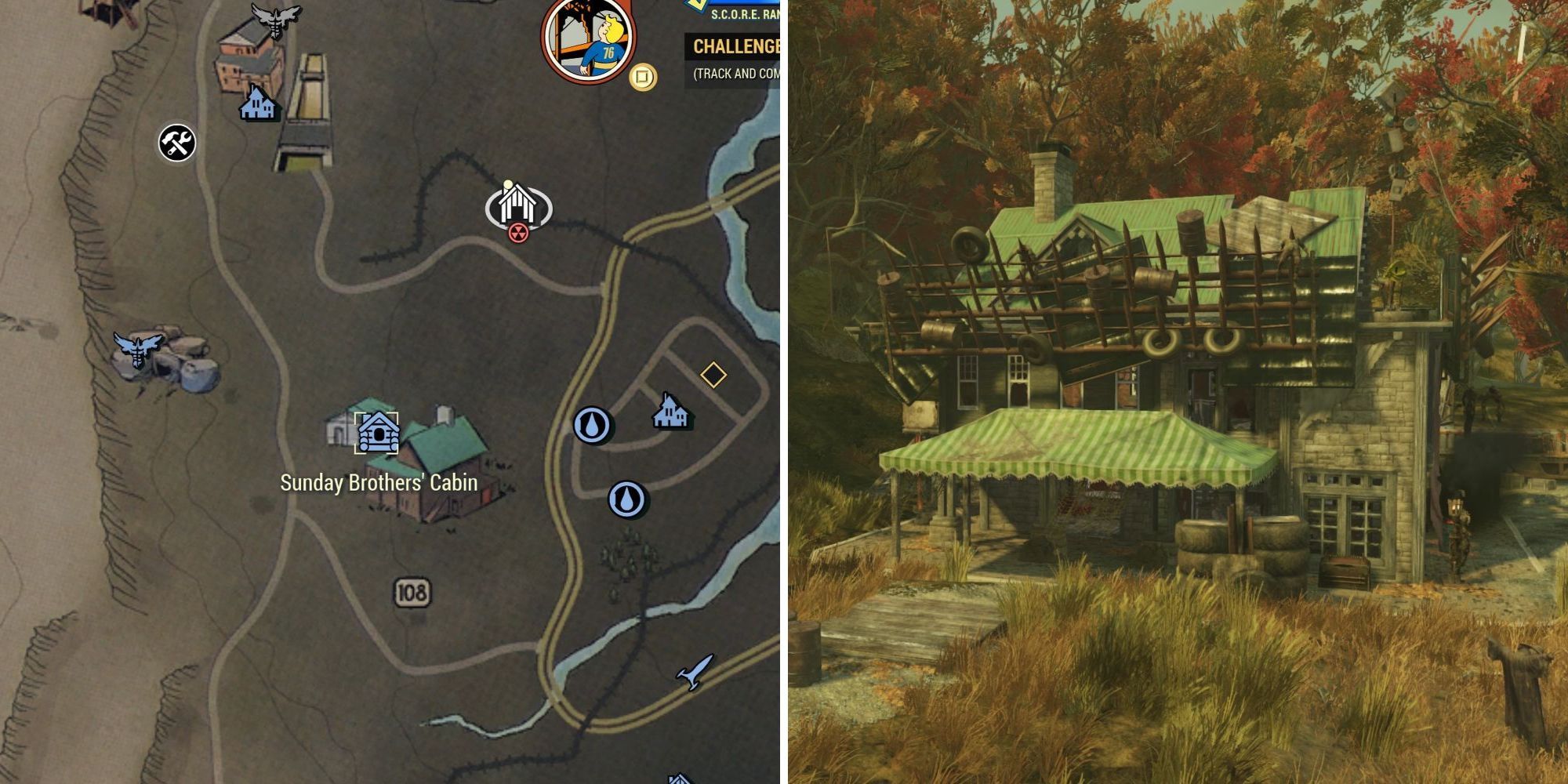Select the gold coin icon below the avatar

[x=640, y=76]
